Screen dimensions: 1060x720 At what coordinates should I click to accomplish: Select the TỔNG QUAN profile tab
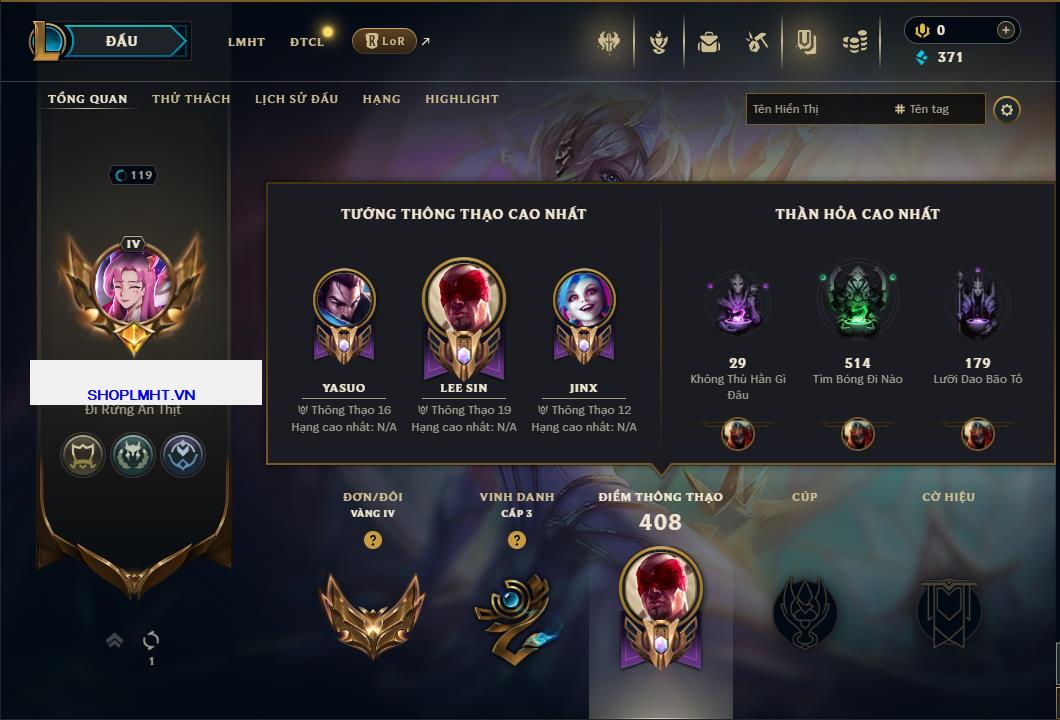88,99
